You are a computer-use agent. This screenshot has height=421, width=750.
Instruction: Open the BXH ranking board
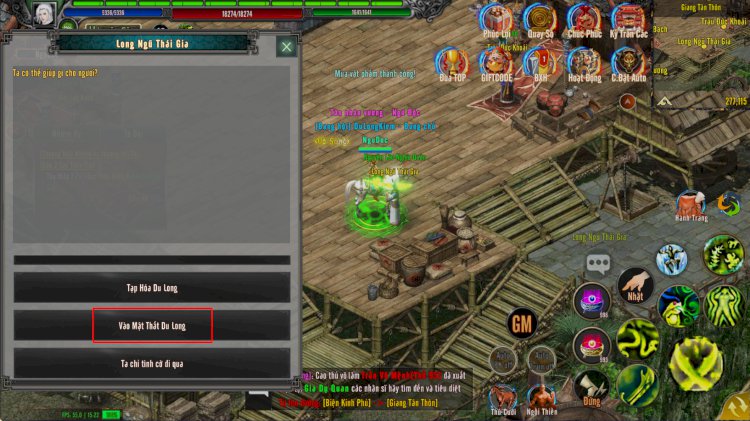[541, 64]
